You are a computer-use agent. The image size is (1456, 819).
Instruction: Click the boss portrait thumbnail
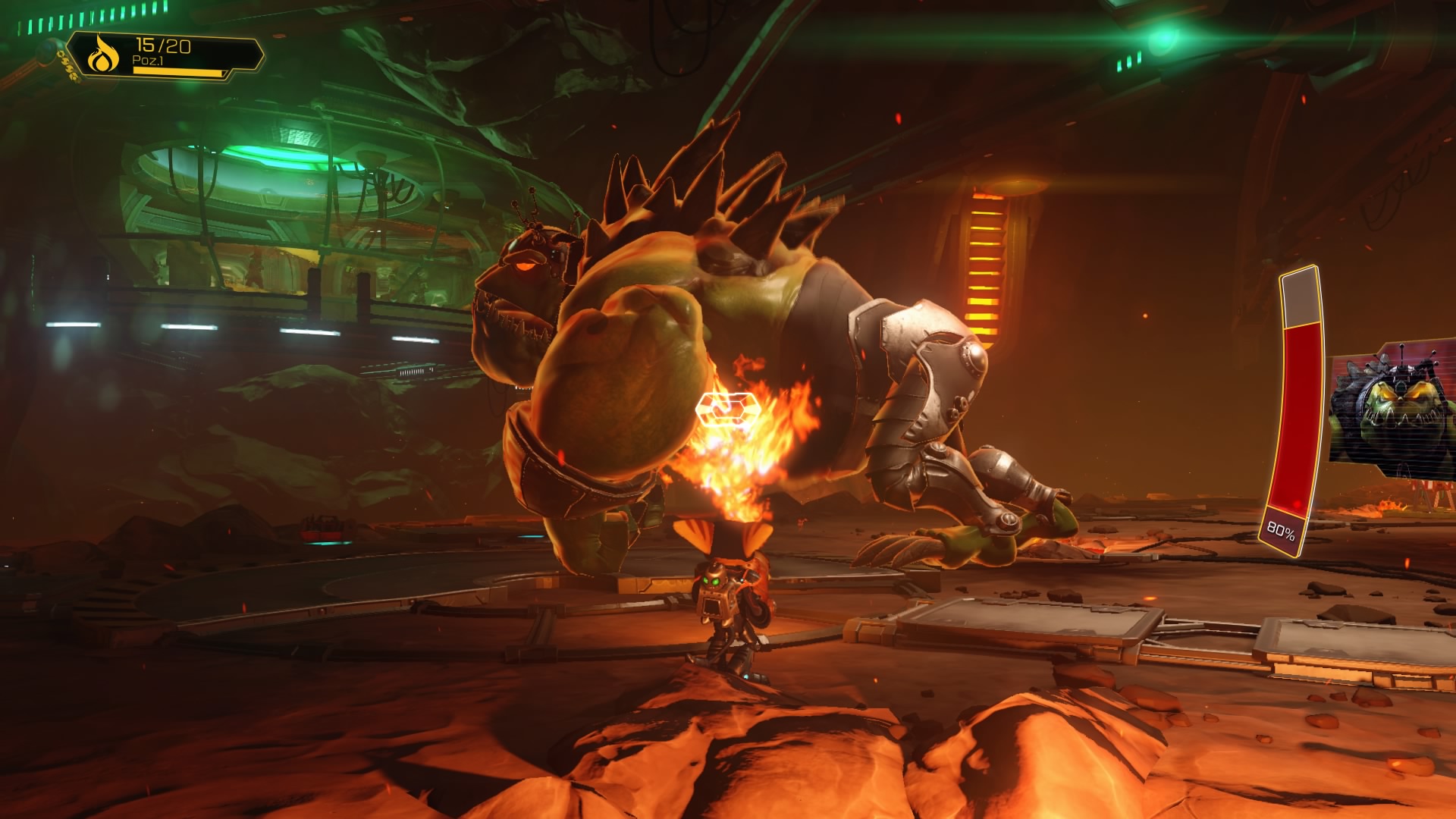pyautogui.click(x=1392, y=412)
